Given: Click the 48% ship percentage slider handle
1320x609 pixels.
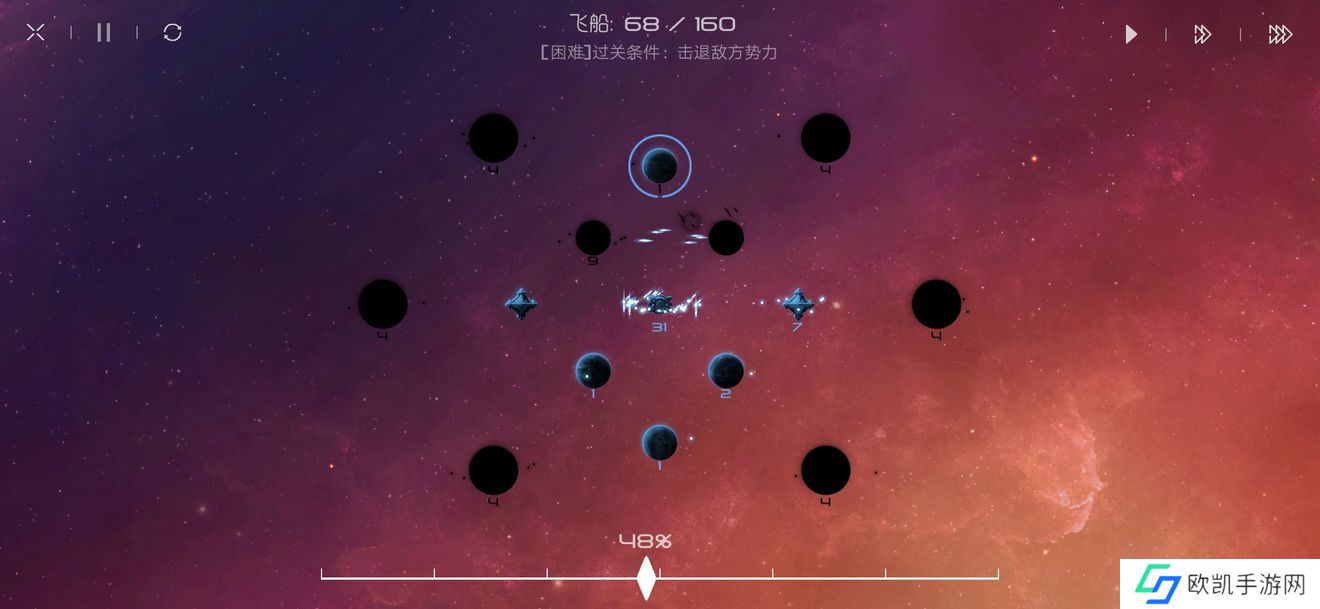Looking at the screenshot, I should pyautogui.click(x=646, y=577).
